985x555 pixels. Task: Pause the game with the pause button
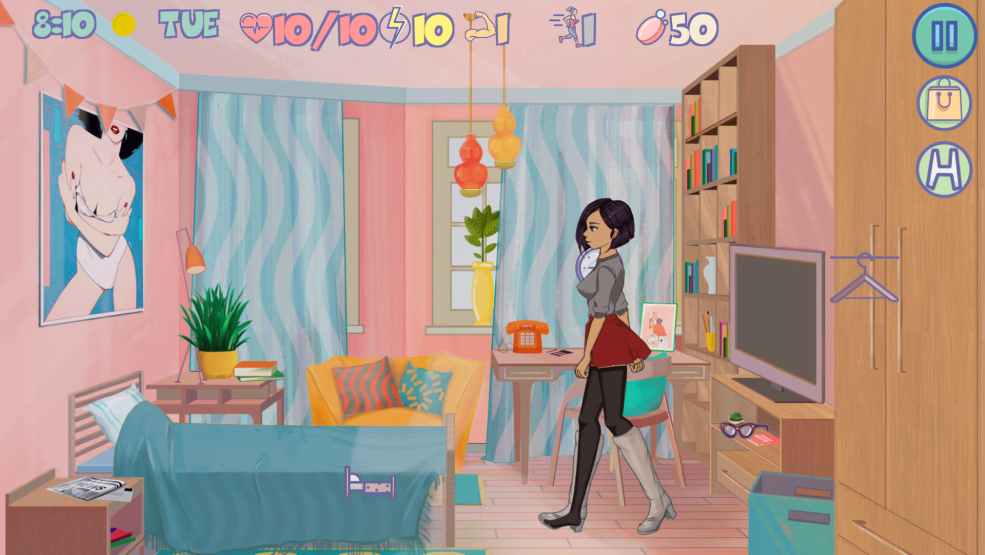944,35
